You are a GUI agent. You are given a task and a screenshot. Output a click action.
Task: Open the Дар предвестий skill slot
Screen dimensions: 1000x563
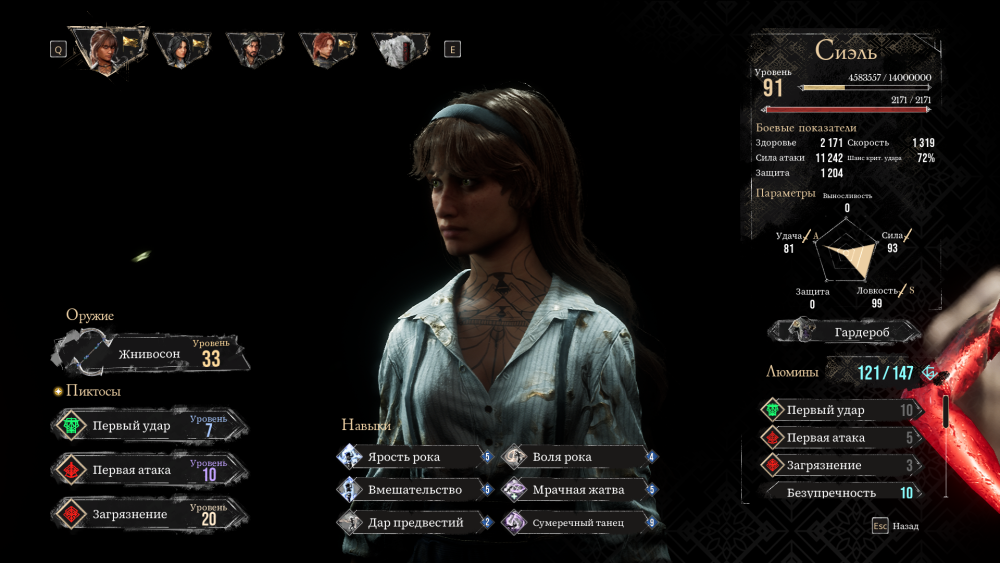pyautogui.click(x=415, y=522)
